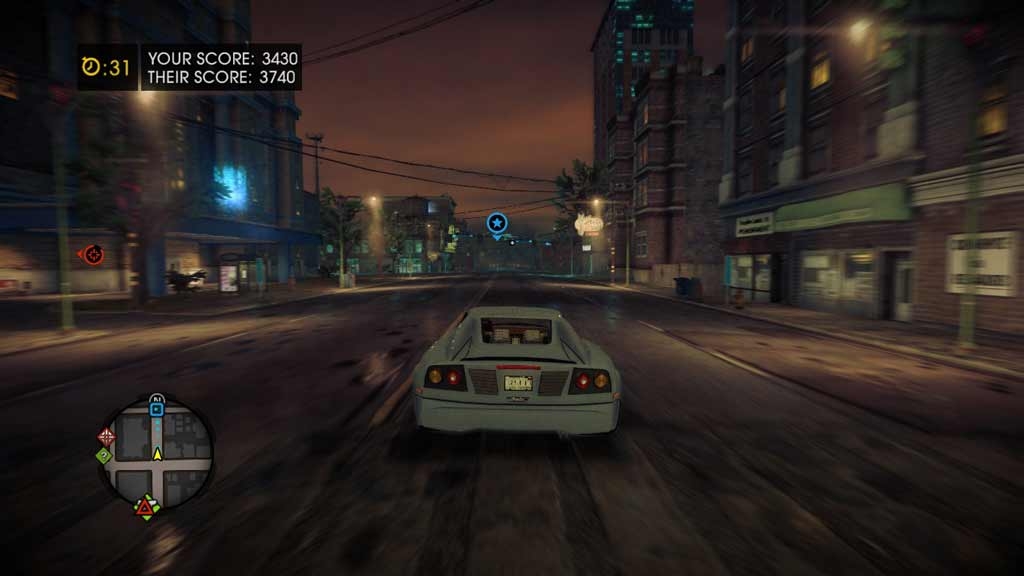Click the red triangle marker on minimap
Image resolution: width=1024 pixels, height=576 pixels.
(x=146, y=508)
